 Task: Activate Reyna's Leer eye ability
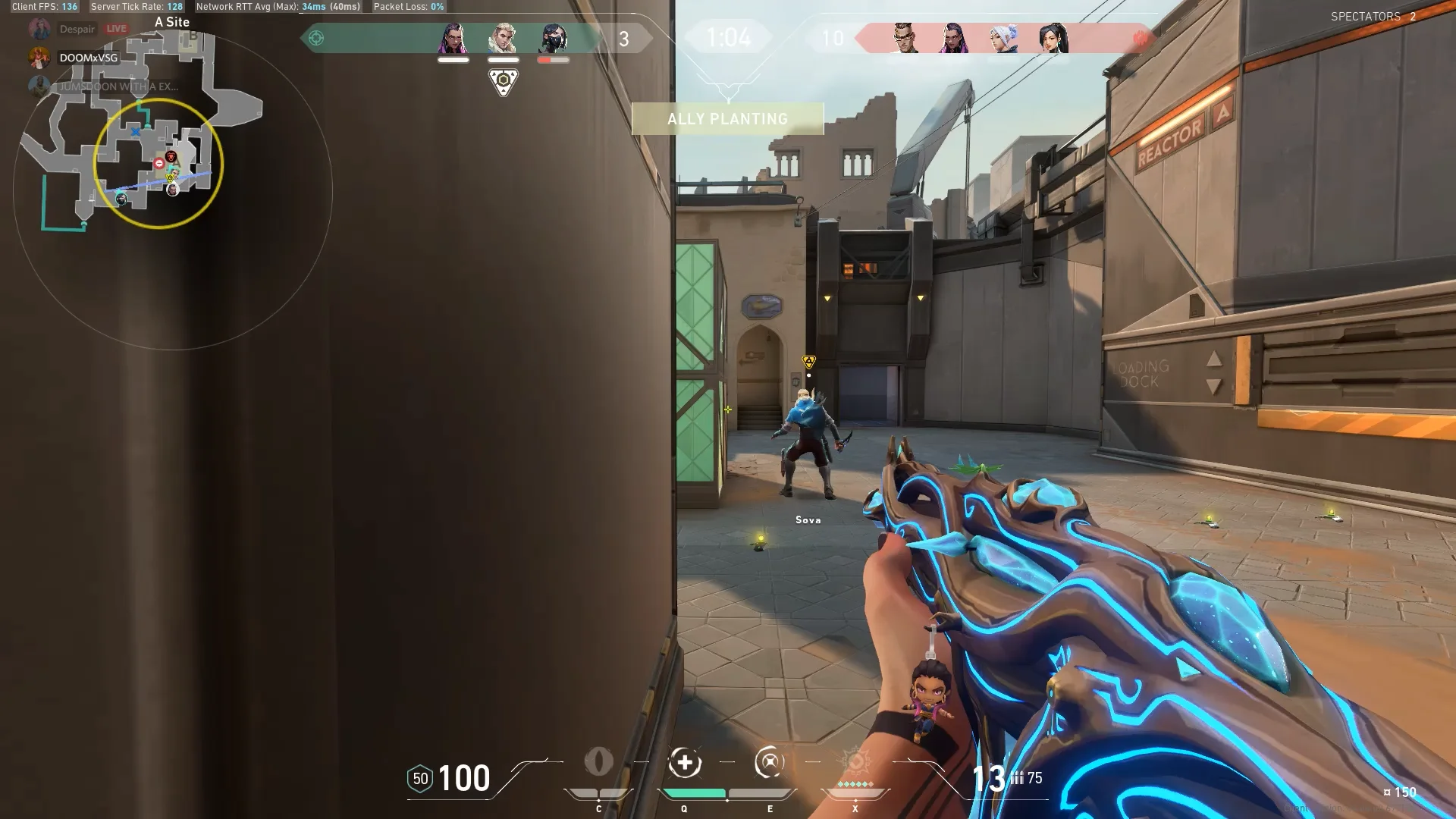(598, 762)
